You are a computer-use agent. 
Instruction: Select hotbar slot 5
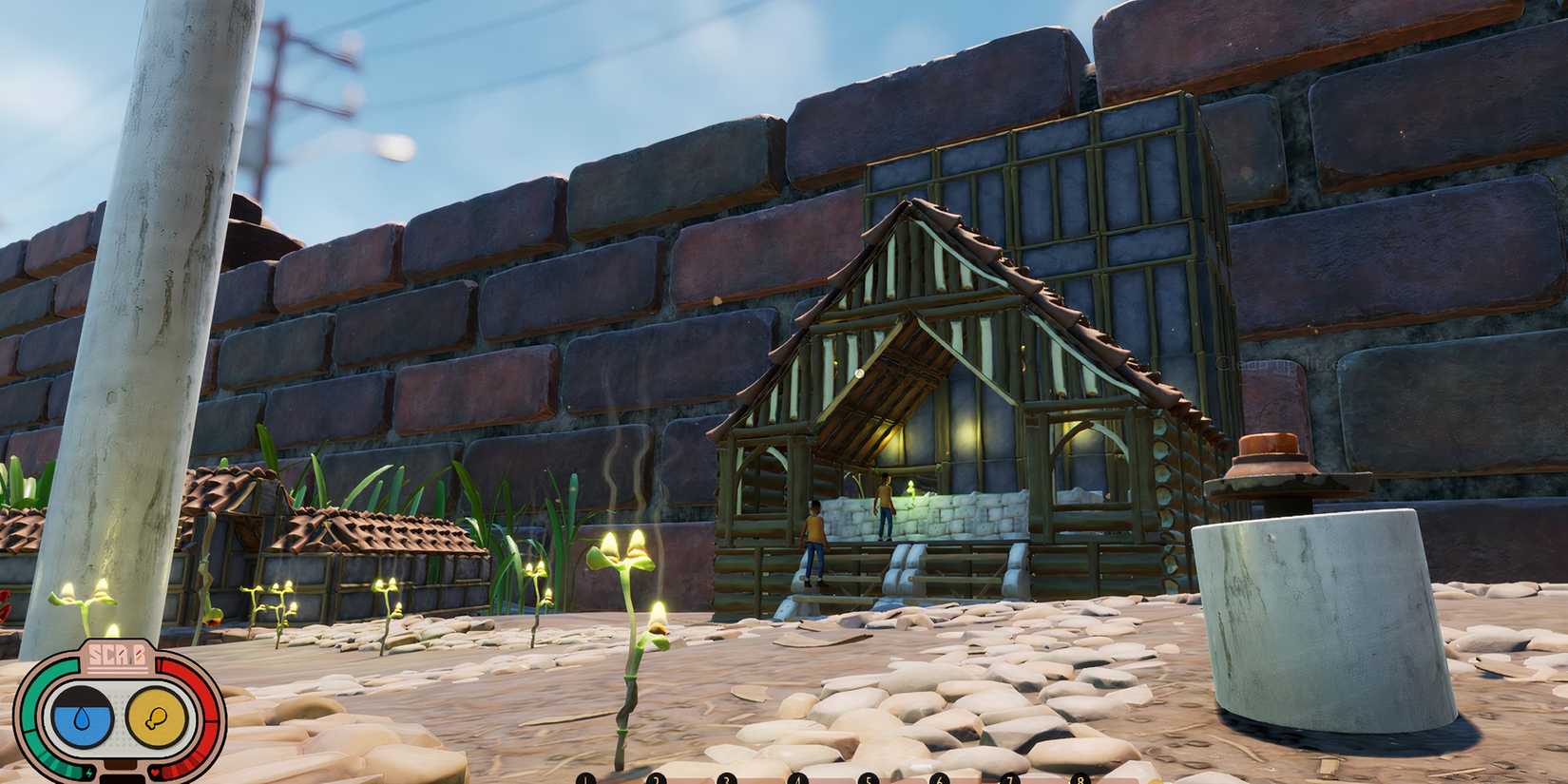pyautogui.click(x=868, y=779)
